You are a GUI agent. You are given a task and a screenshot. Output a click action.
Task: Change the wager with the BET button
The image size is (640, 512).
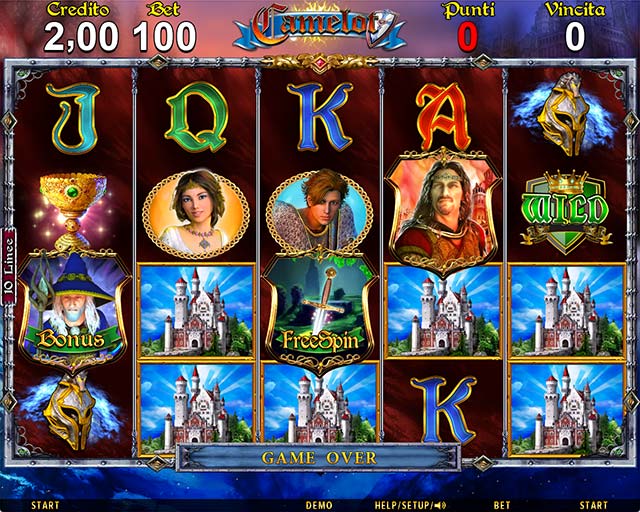tap(502, 505)
